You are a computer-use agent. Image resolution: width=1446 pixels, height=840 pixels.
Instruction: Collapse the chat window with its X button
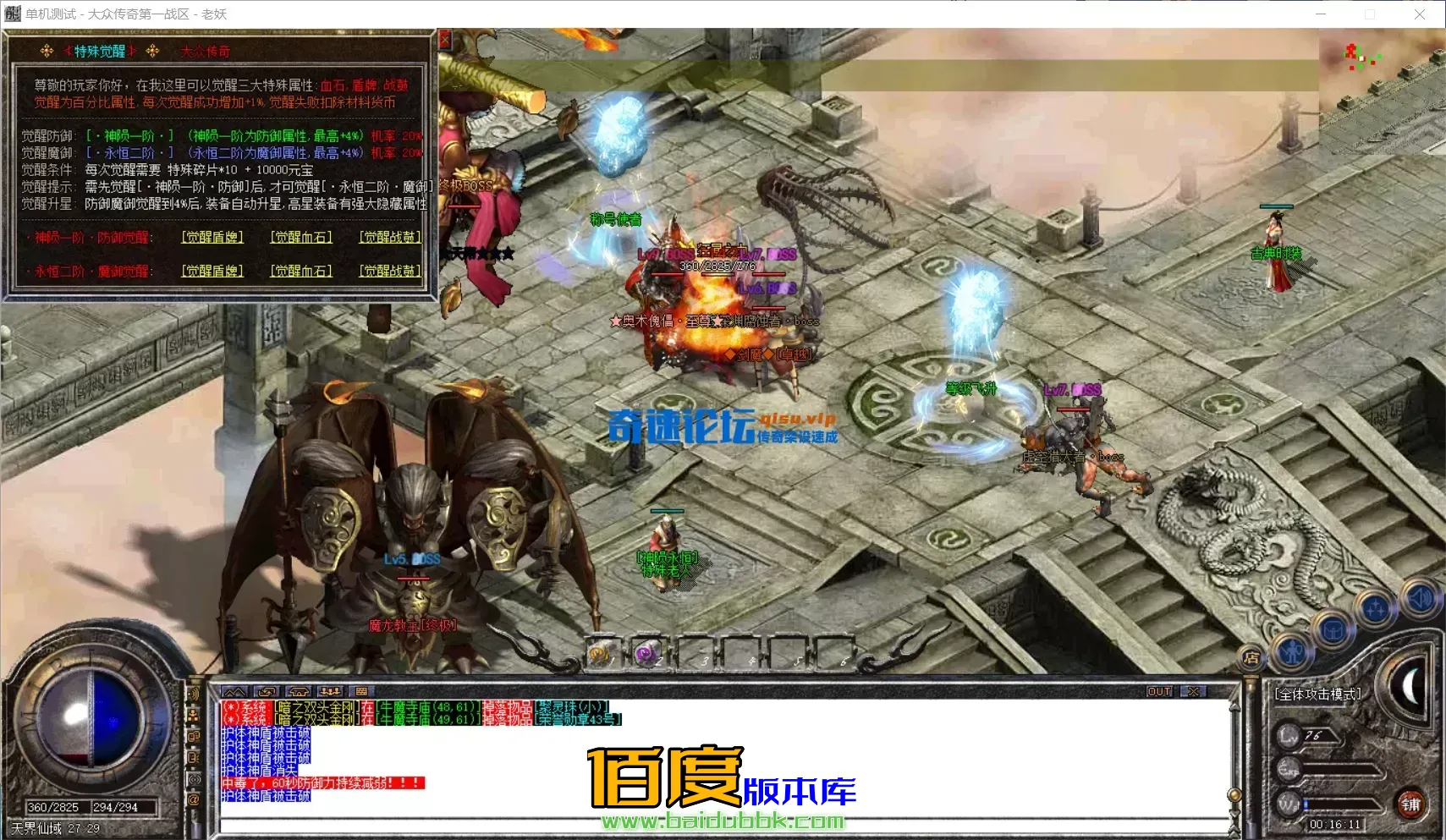(x=1192, y=691)
